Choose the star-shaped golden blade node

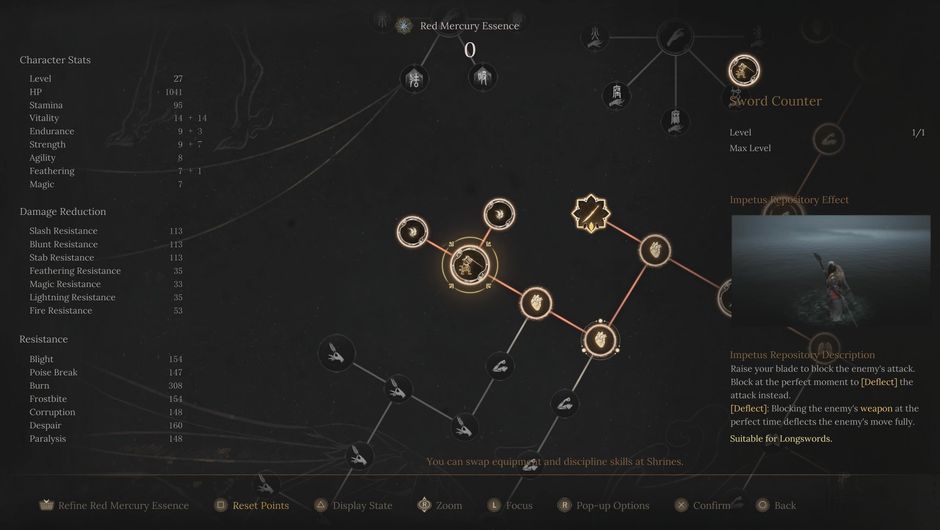(591, 213)
